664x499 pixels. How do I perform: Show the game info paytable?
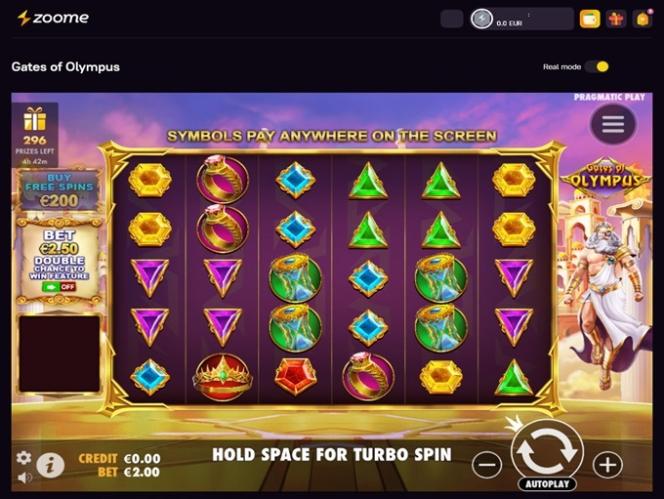pos(50,465)
